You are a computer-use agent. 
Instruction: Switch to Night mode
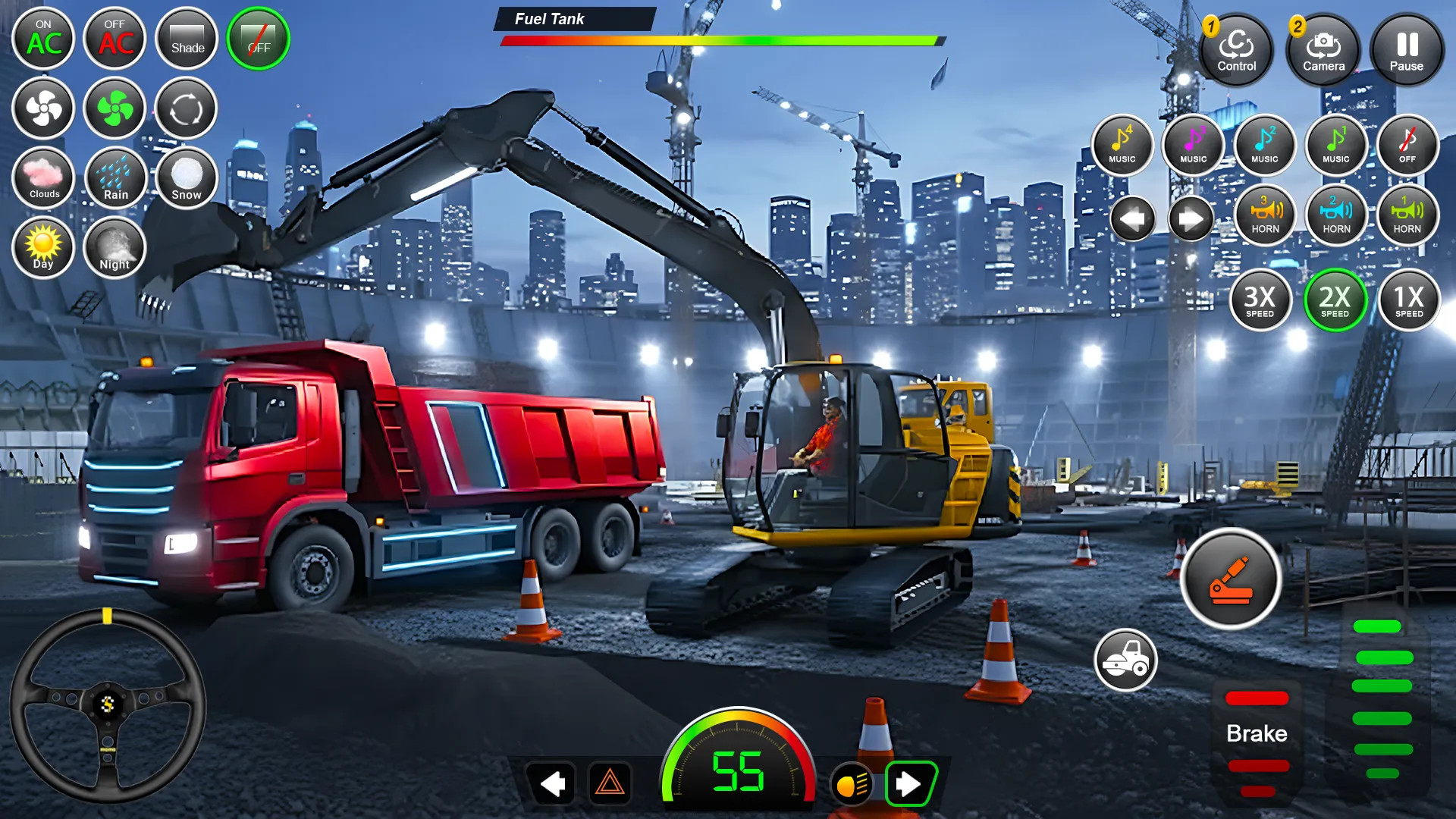pos(115,248)
